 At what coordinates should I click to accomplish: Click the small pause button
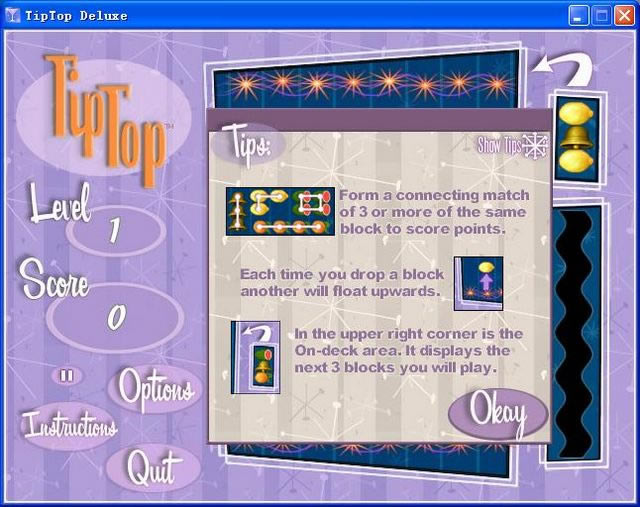click(67, 376)
